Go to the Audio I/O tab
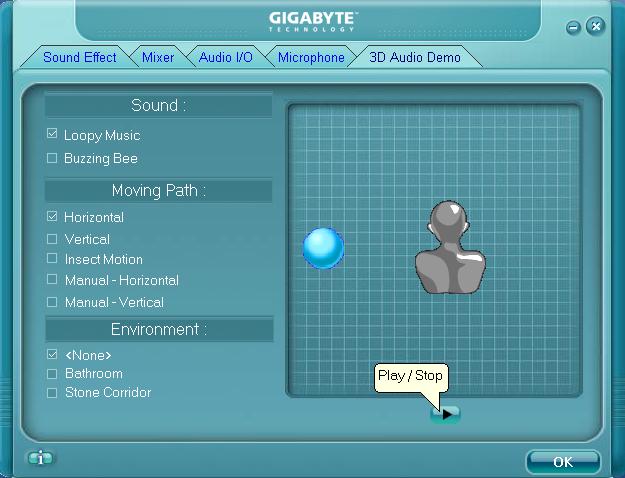625x478 pixels. pos(226,58)
